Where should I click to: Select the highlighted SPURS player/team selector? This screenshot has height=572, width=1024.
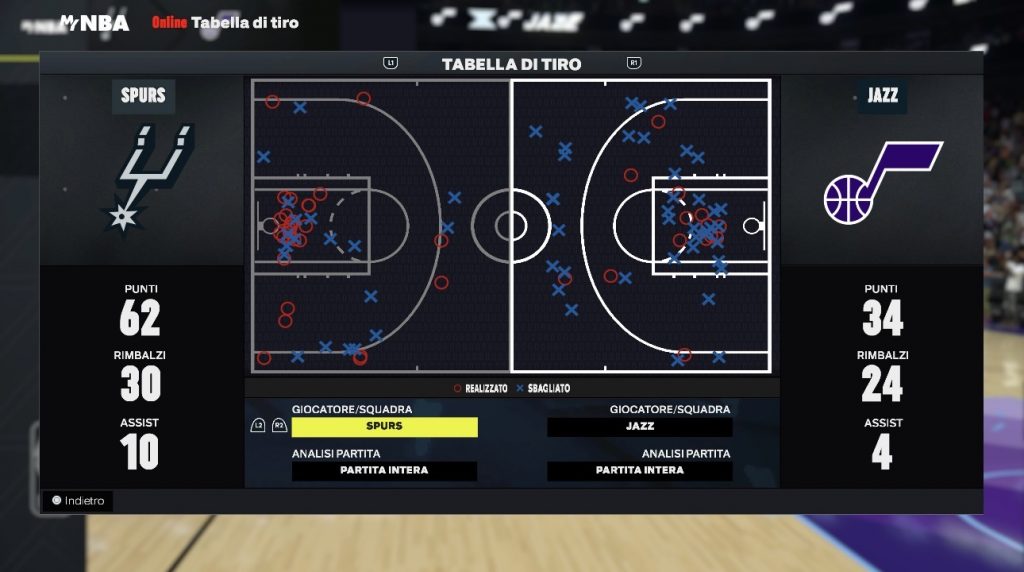click(x=384, y=427)
